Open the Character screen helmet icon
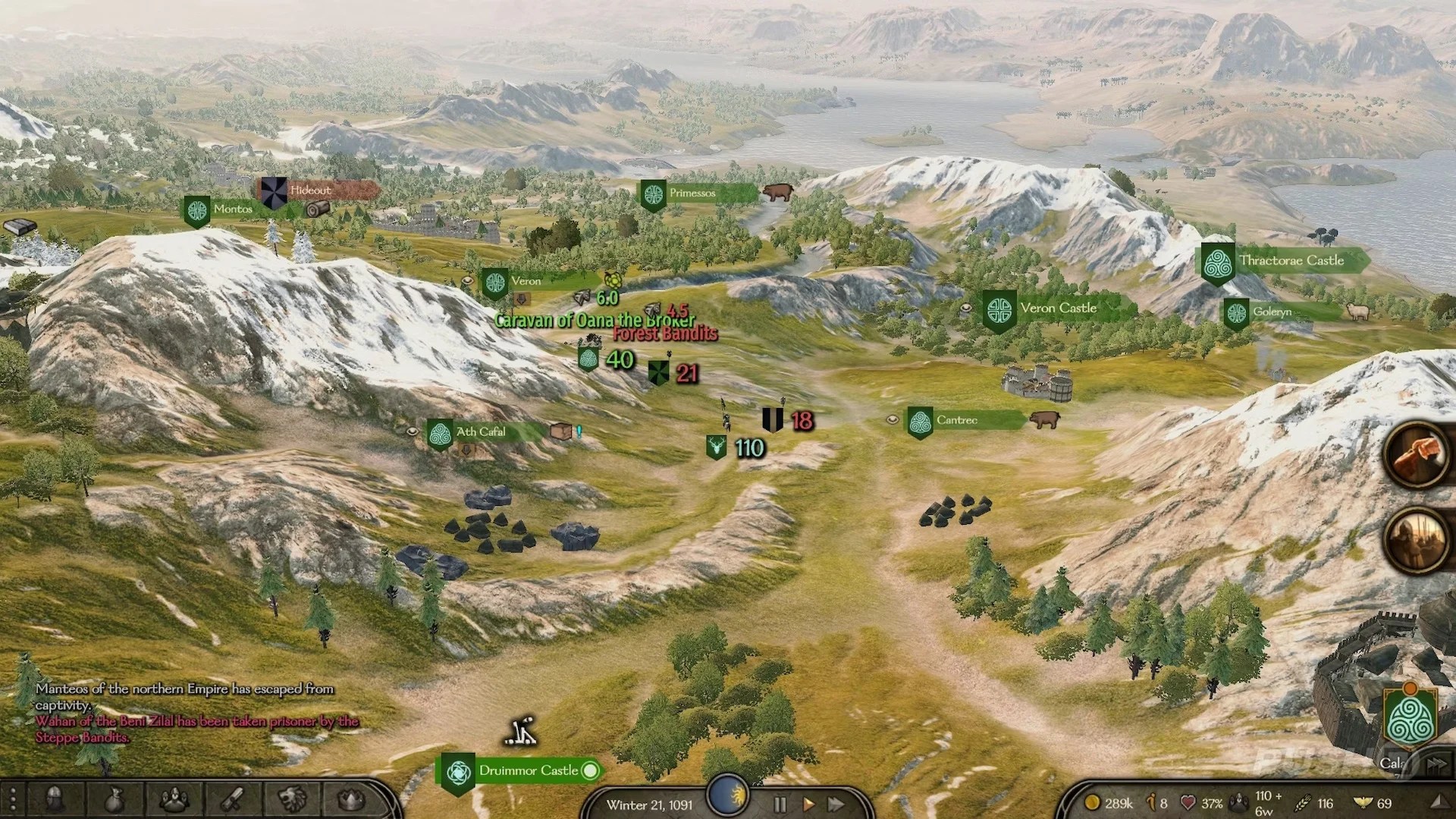The image size is (1456, 819). (x=55, y=800)
